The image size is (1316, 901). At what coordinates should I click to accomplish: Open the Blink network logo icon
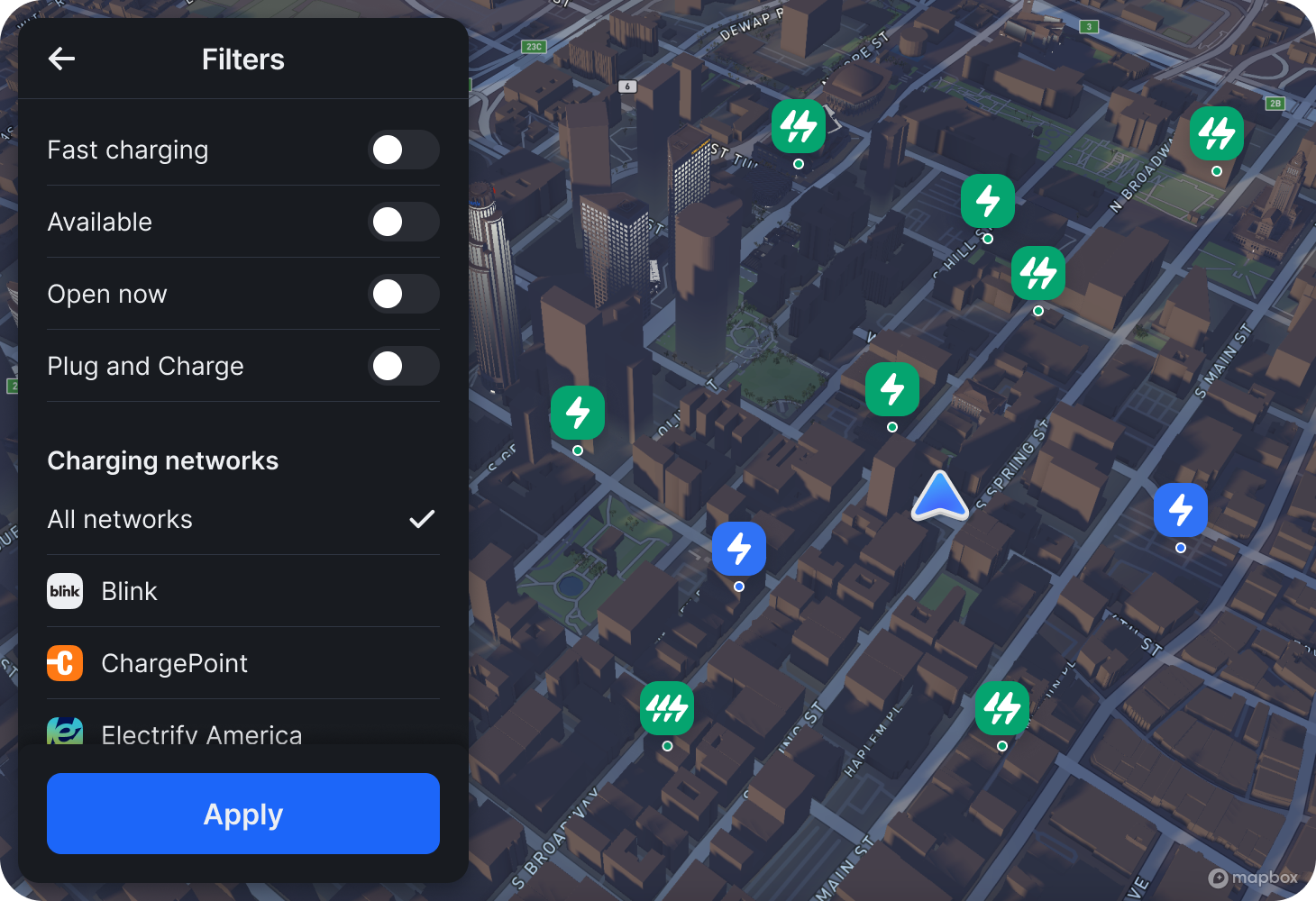click(x=64, y=591)
